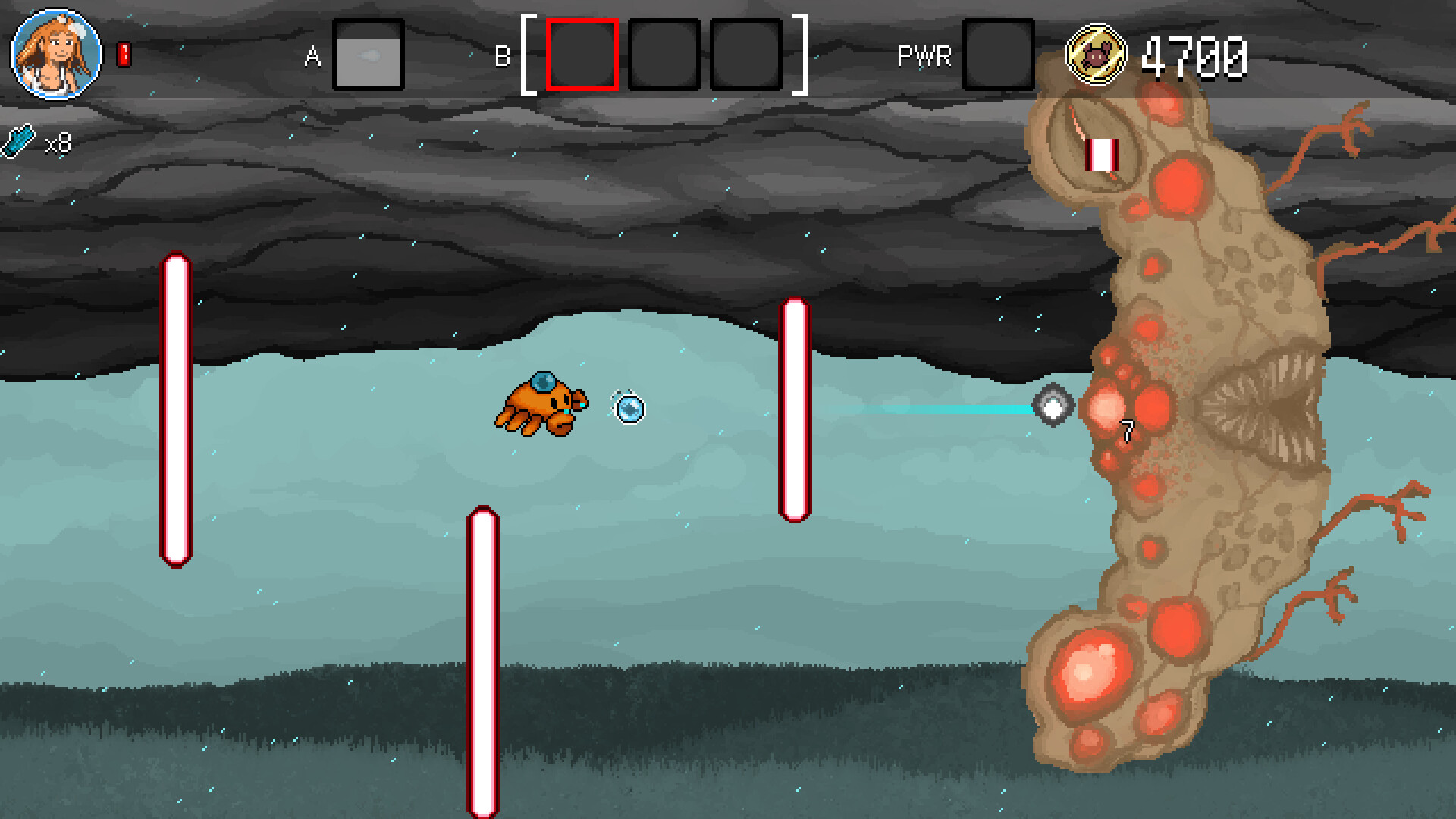Click the B label before the slots
Screen dimensions: 1456x819
pos(502,57)
